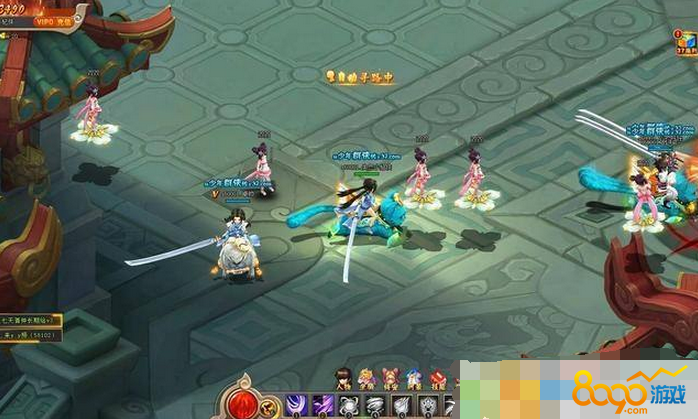
Task: Activate the first purple crescent slash skill
Action: 297,405
